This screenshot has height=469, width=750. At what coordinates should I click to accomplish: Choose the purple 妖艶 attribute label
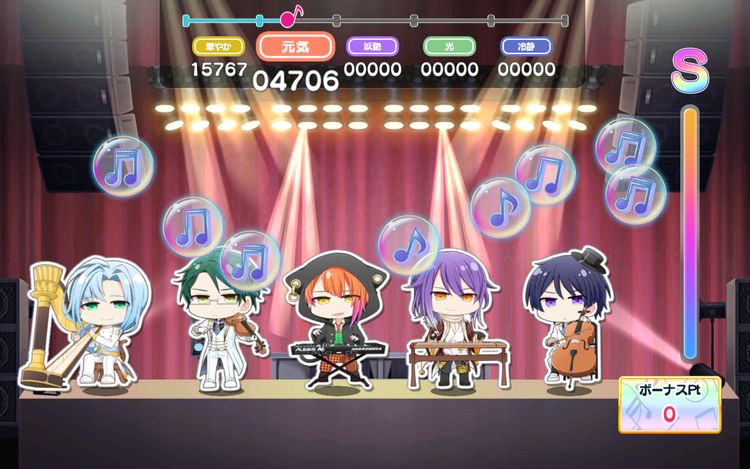[x=372, y=46]
